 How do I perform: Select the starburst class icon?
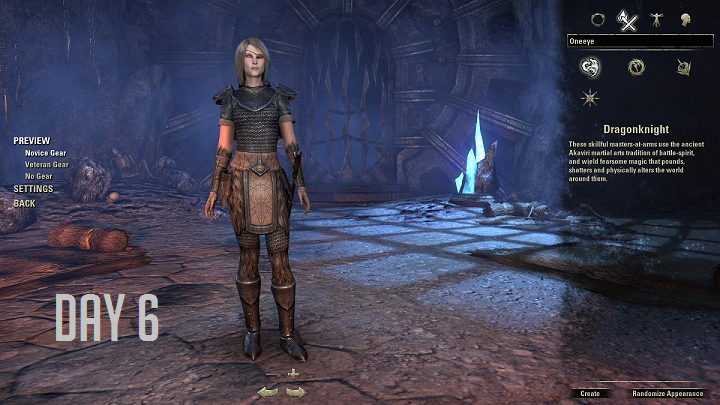590,98
